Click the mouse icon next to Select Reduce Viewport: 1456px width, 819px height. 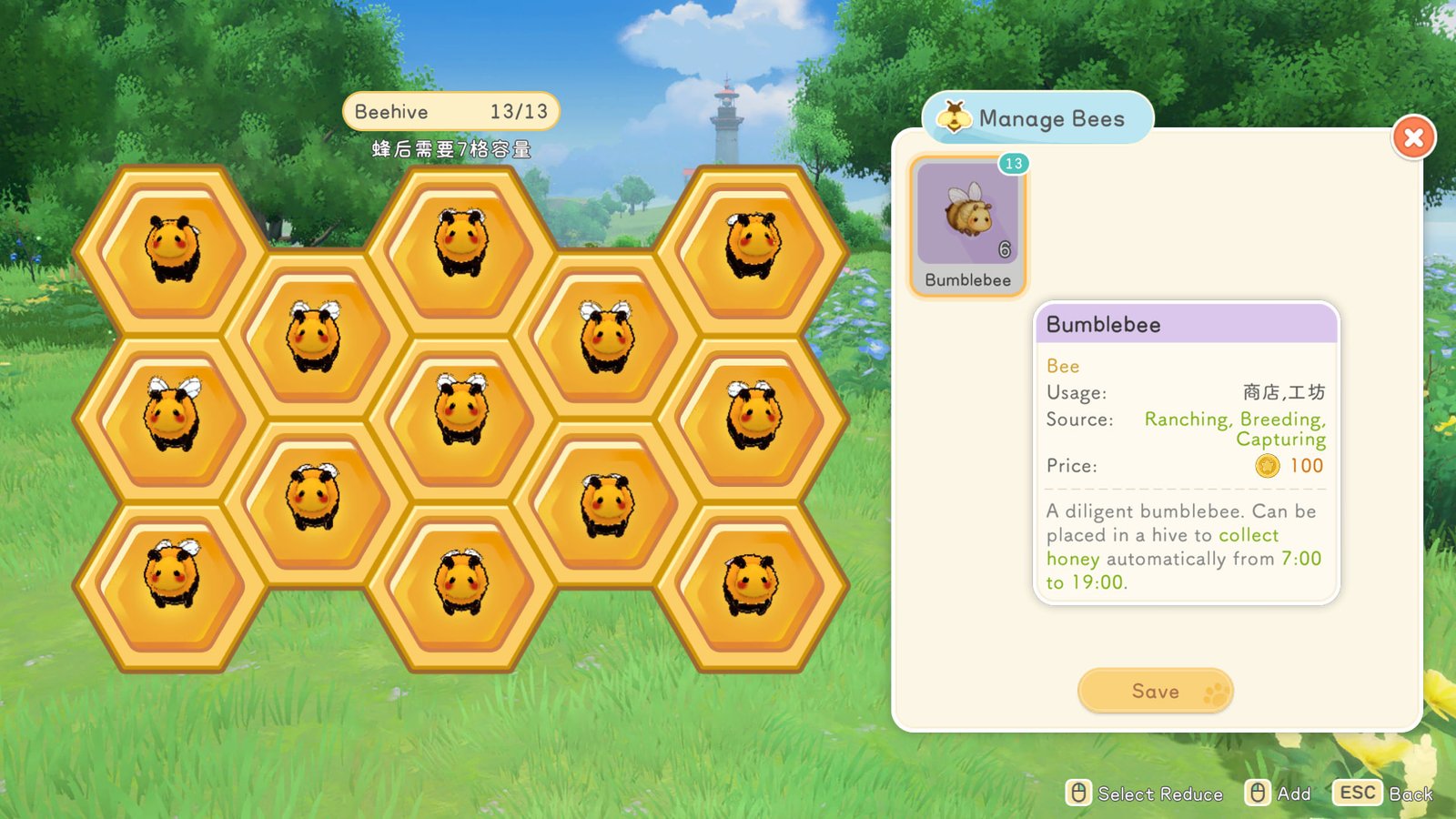[x=1081, y=793]
